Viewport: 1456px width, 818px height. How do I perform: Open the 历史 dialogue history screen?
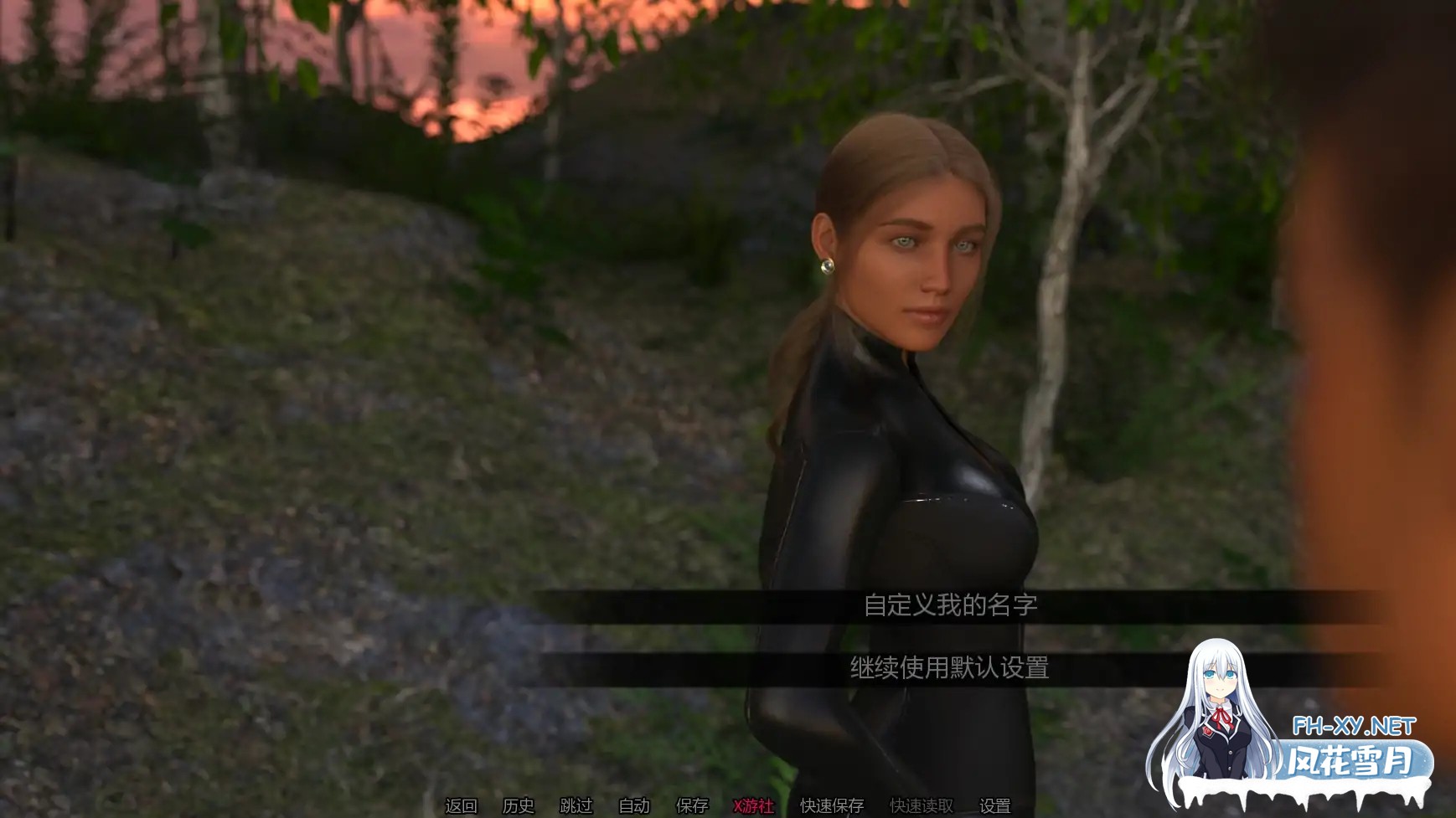(x=519, y=807)
